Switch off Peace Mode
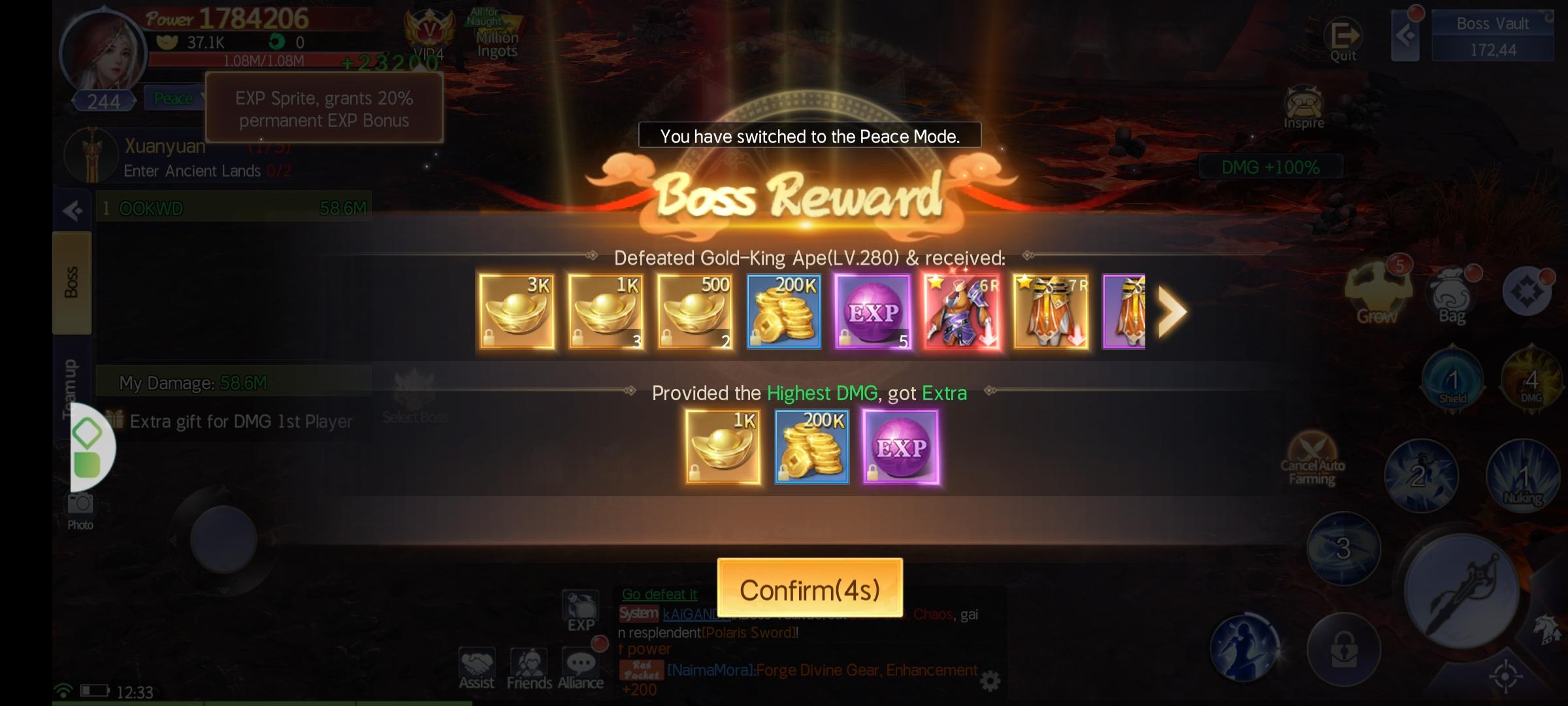The height and width of the screenshot is (706, 1568). click(173, 97)
